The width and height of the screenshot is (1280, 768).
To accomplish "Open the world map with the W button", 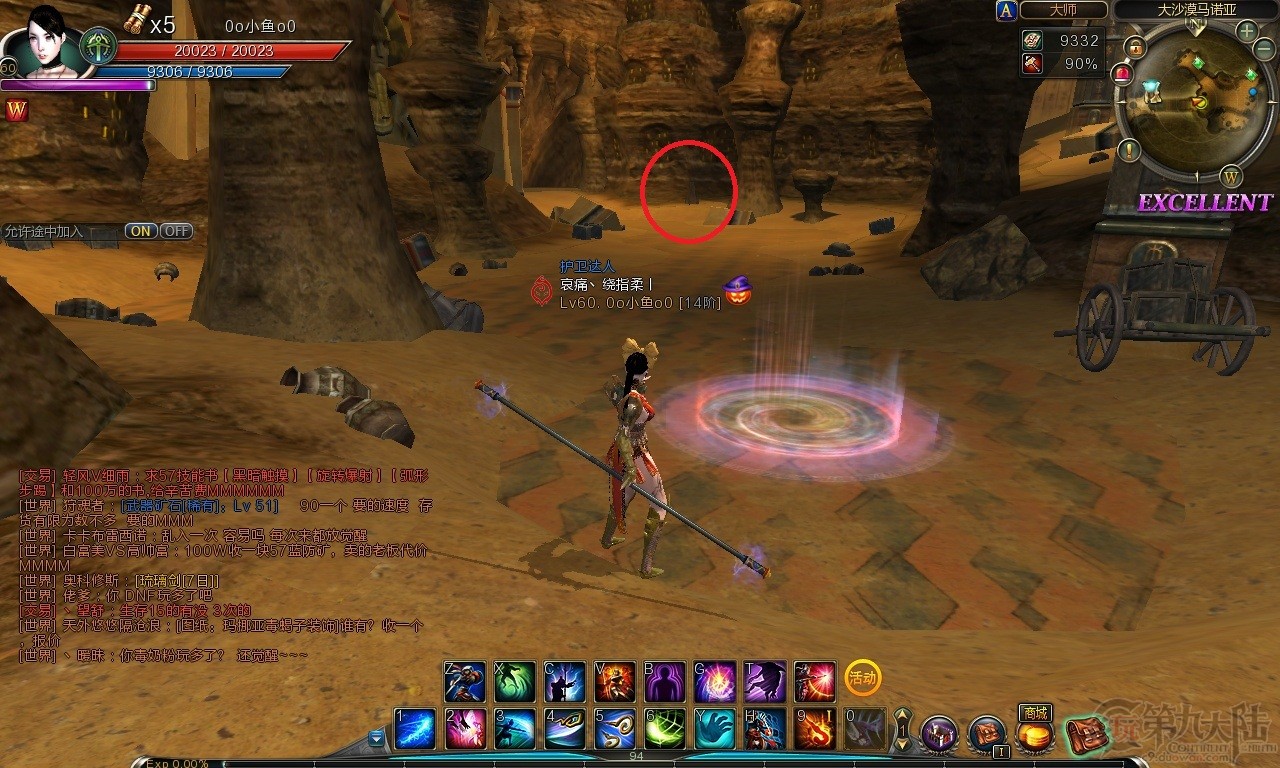I will click(1231, 177).
